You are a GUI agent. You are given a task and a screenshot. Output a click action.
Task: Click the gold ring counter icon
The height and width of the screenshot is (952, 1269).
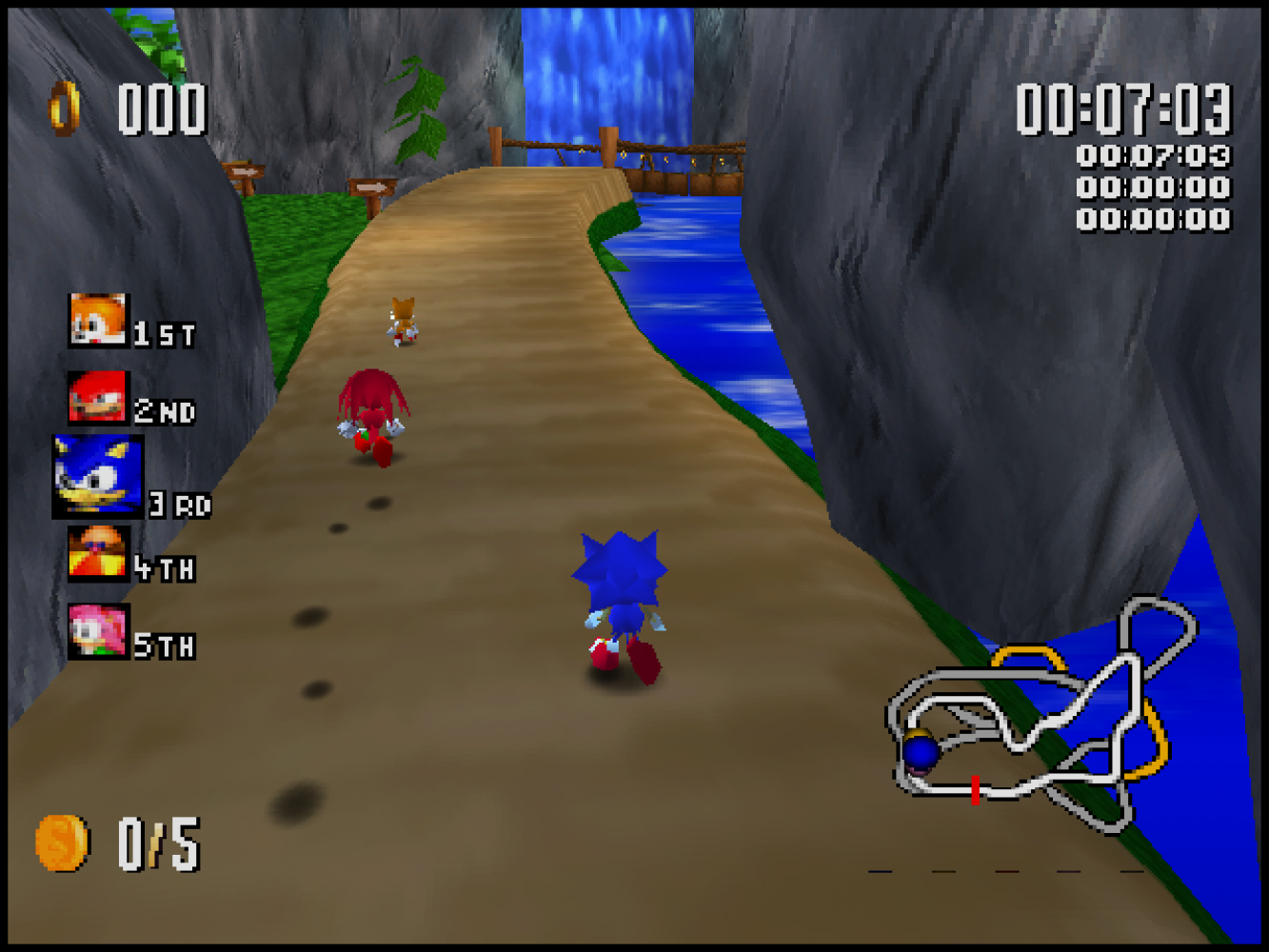[x=65, y=108]
